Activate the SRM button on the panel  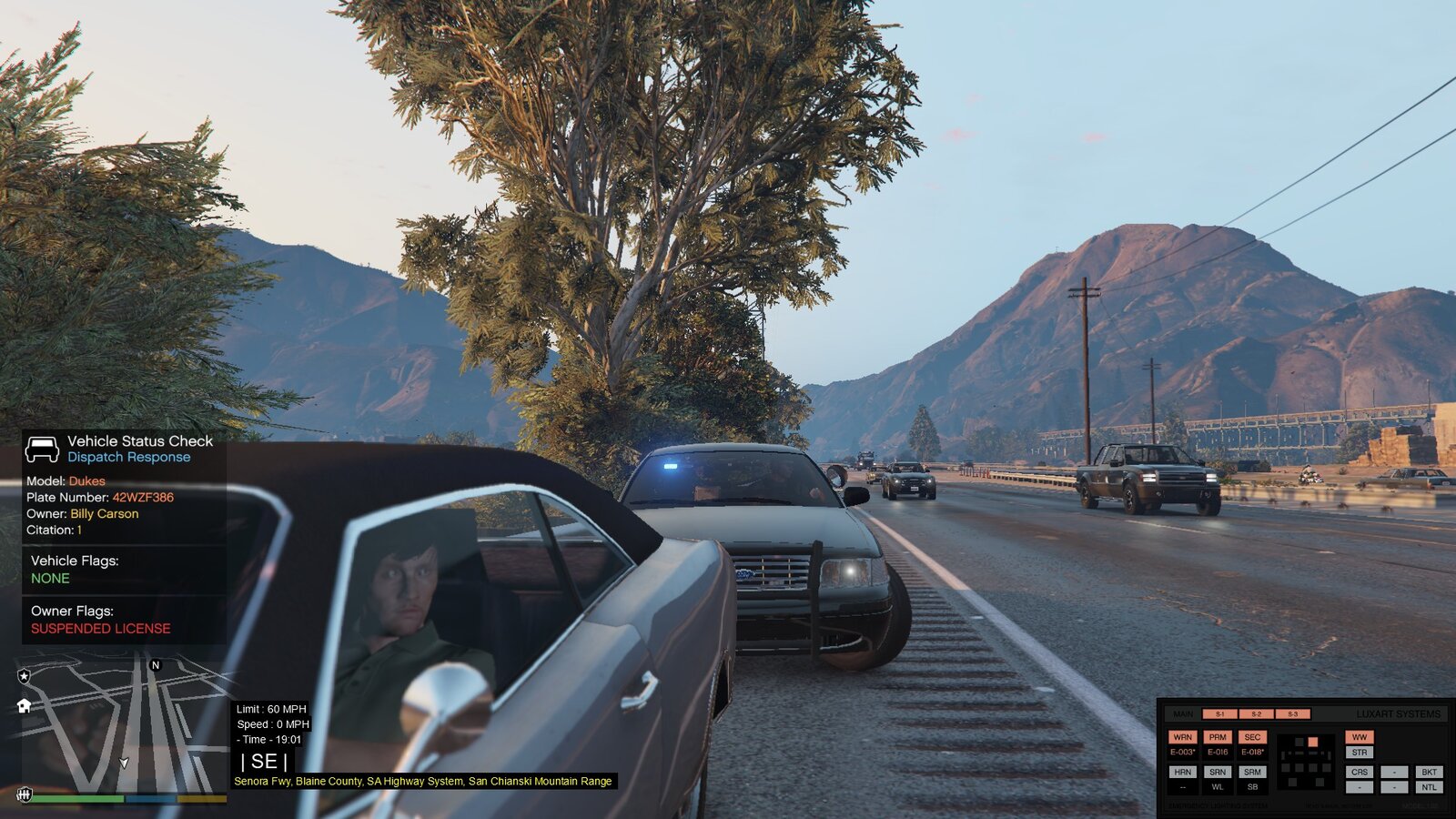coord(1252,772)
